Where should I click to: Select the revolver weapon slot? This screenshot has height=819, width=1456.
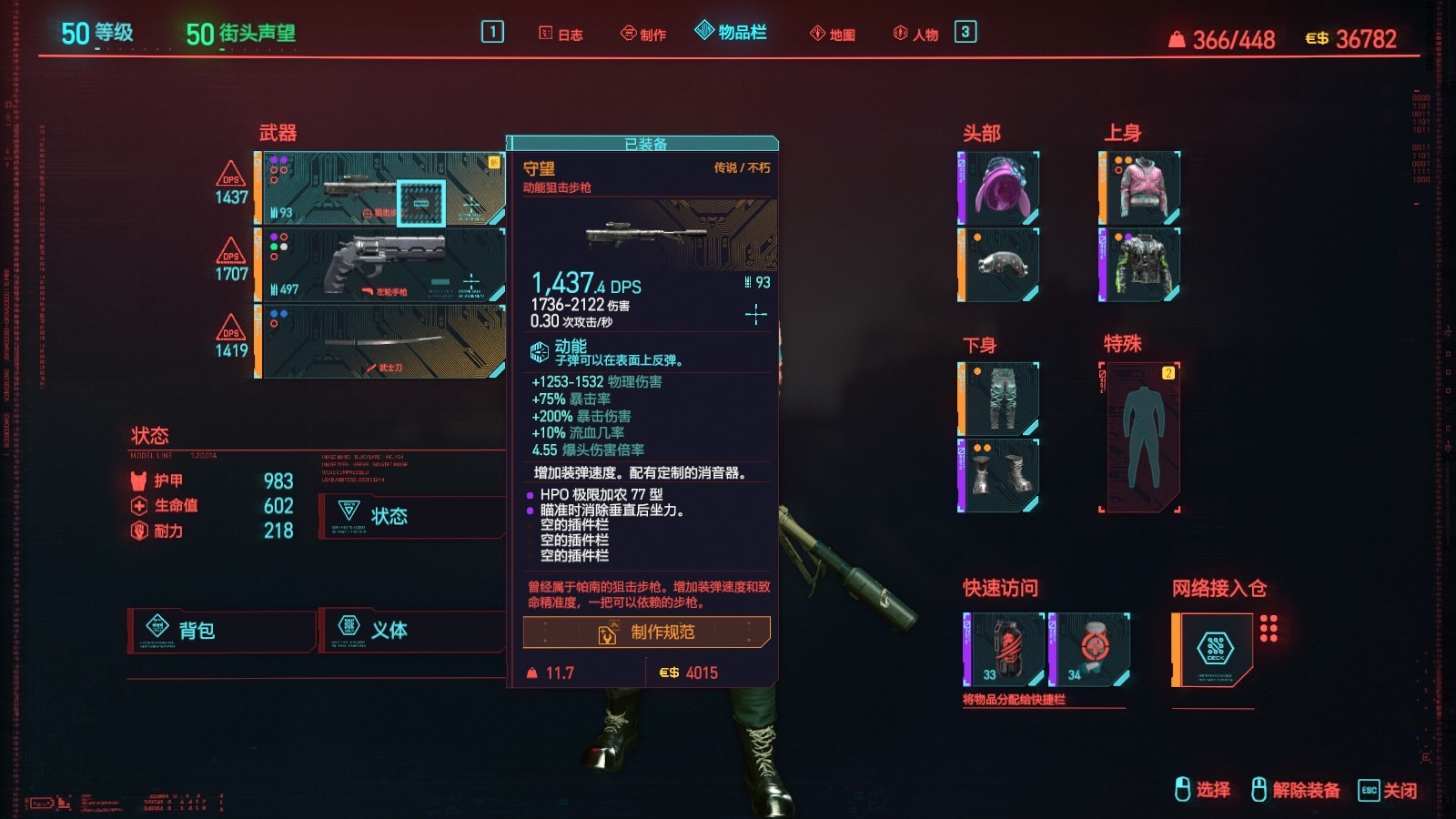380,265
